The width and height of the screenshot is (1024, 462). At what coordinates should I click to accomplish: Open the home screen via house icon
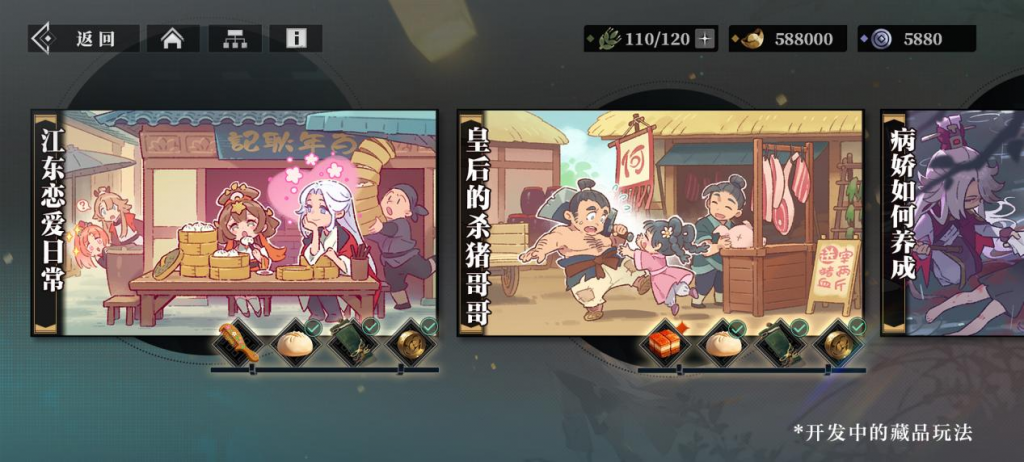point(173,39)
